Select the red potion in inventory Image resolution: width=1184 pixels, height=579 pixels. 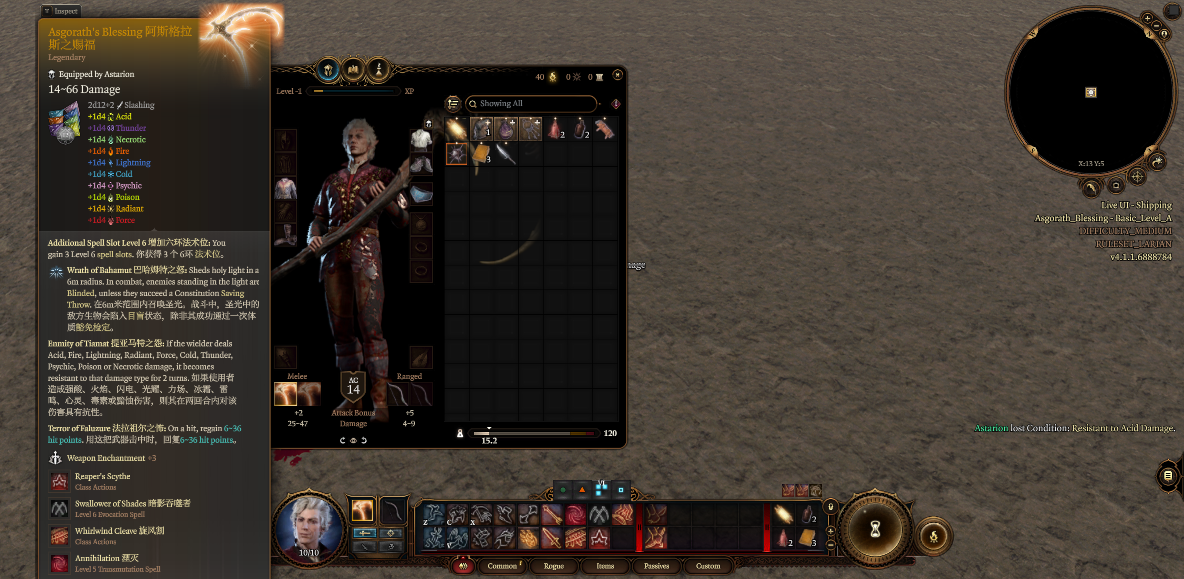[556, 128]
